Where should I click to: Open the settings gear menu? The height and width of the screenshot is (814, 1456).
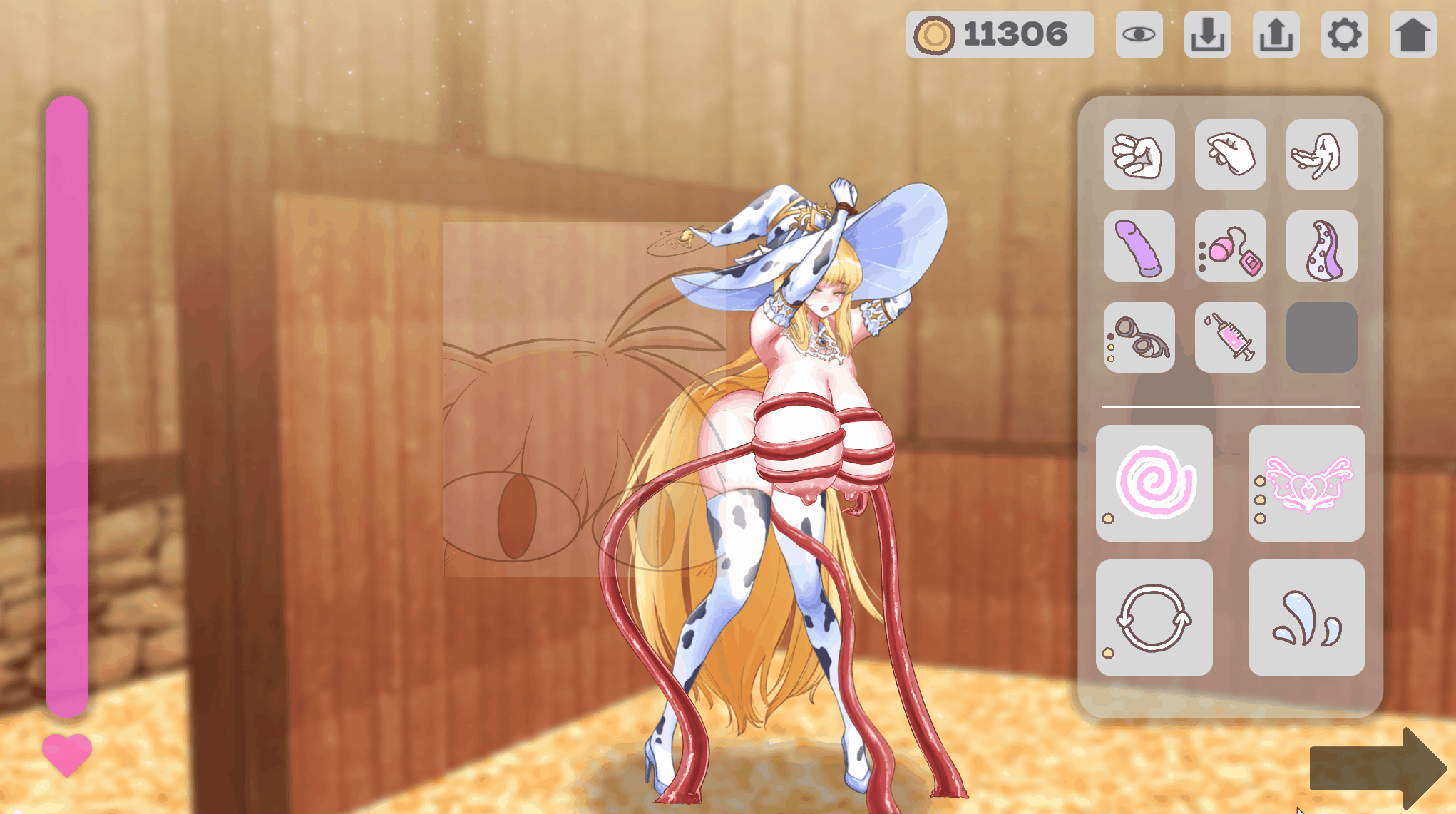(x=1345, y=34)
